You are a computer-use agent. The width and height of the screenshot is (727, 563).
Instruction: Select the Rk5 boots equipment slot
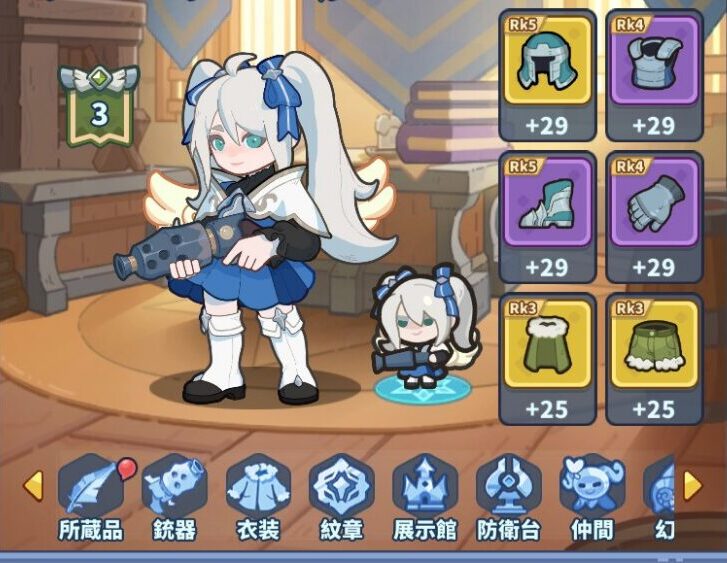(x=547, y=217)
